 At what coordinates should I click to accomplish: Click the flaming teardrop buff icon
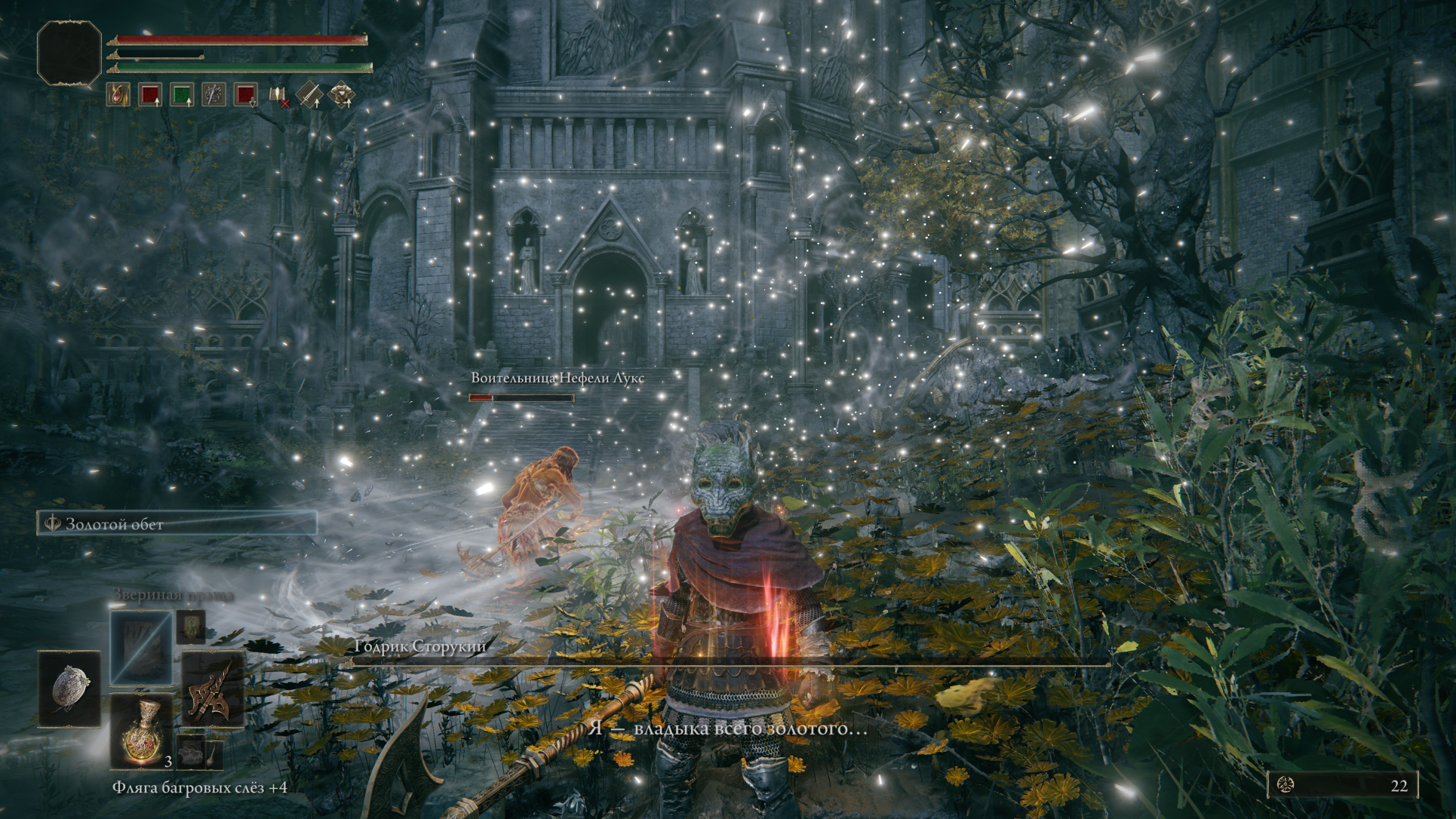118,95
